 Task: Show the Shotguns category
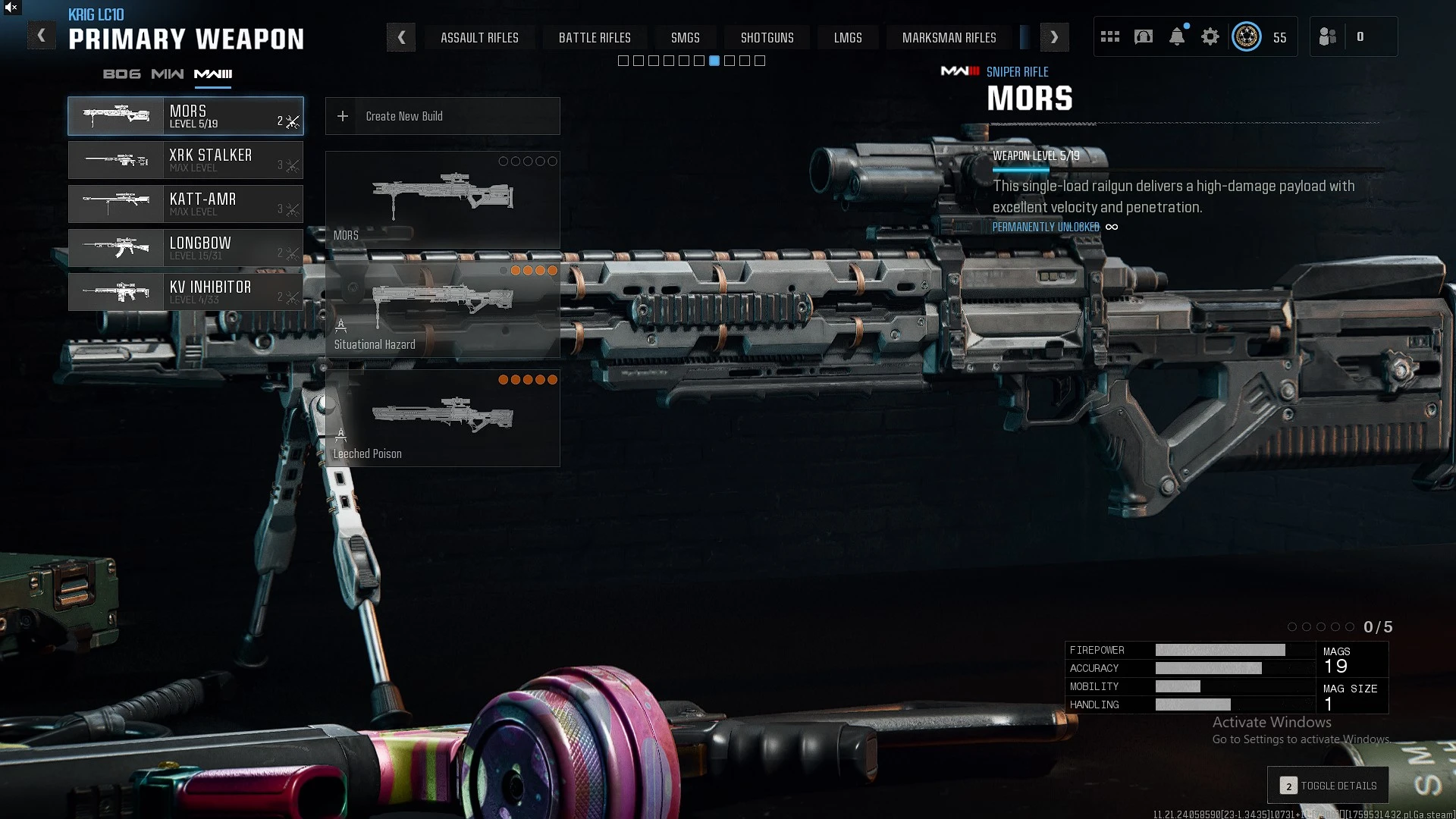click(767, 37)
